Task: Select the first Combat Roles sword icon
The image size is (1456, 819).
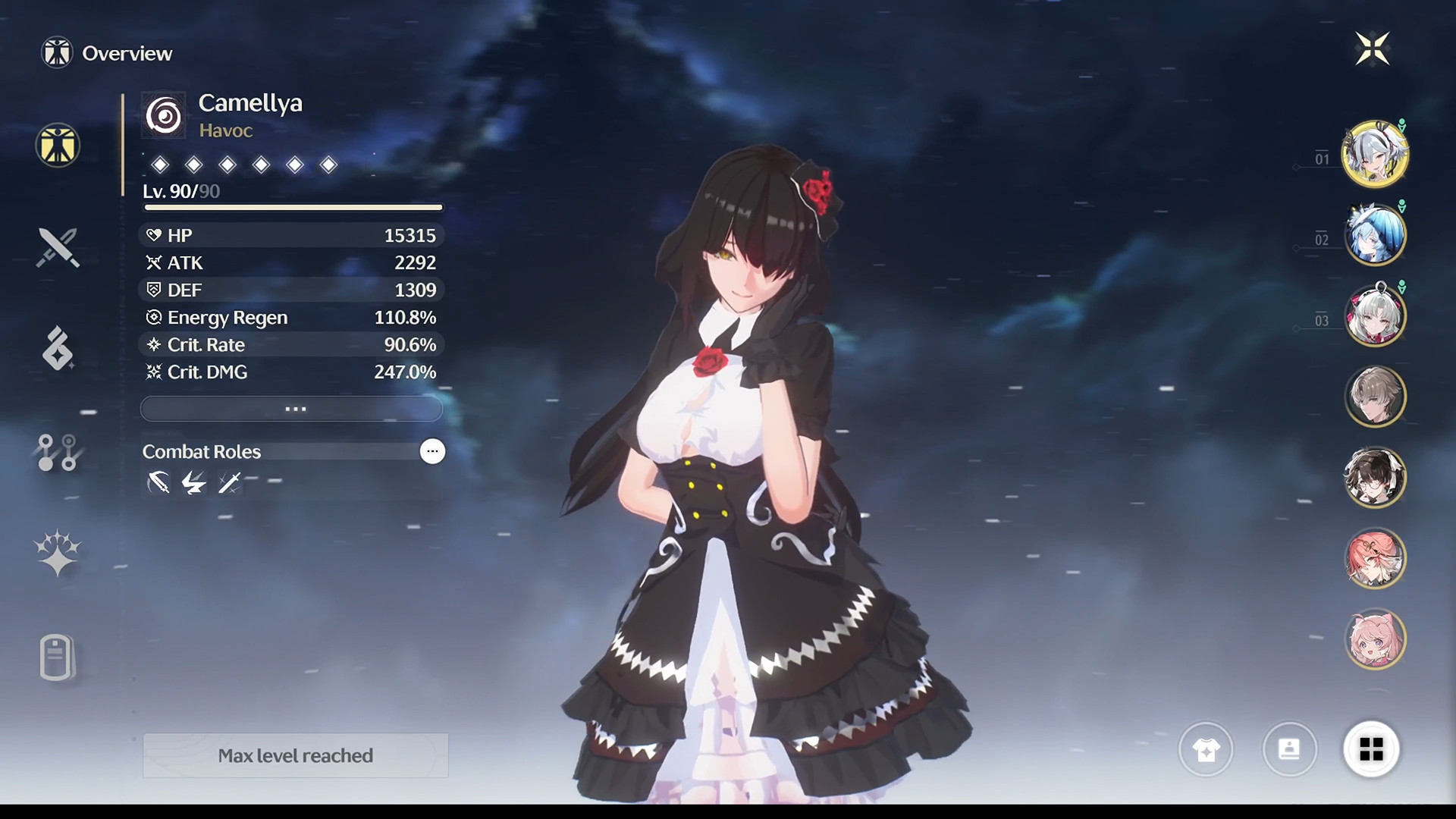Action: (x=158, y=482)
